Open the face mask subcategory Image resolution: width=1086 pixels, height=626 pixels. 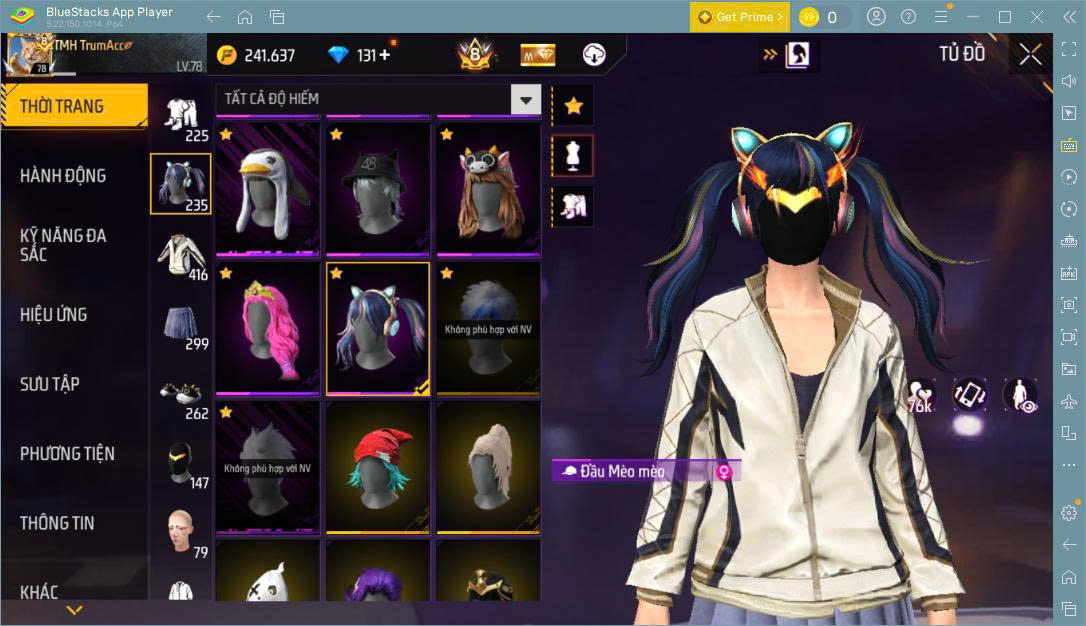tap(180, 463)
